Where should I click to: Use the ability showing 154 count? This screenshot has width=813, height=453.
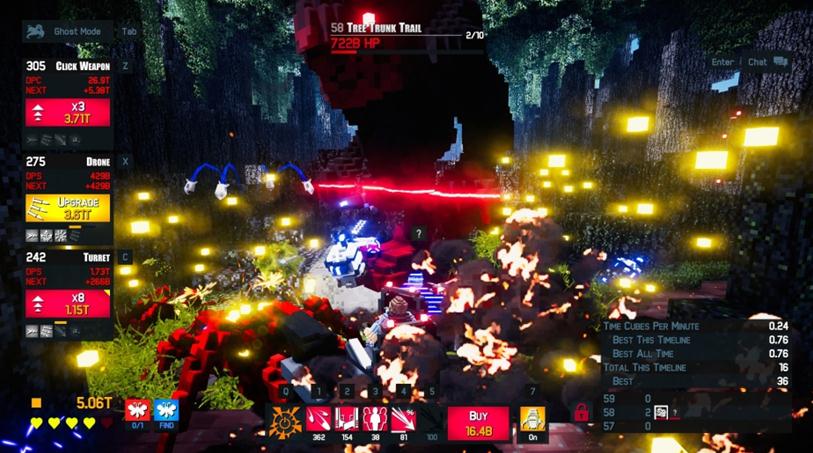tap(347, 419)
